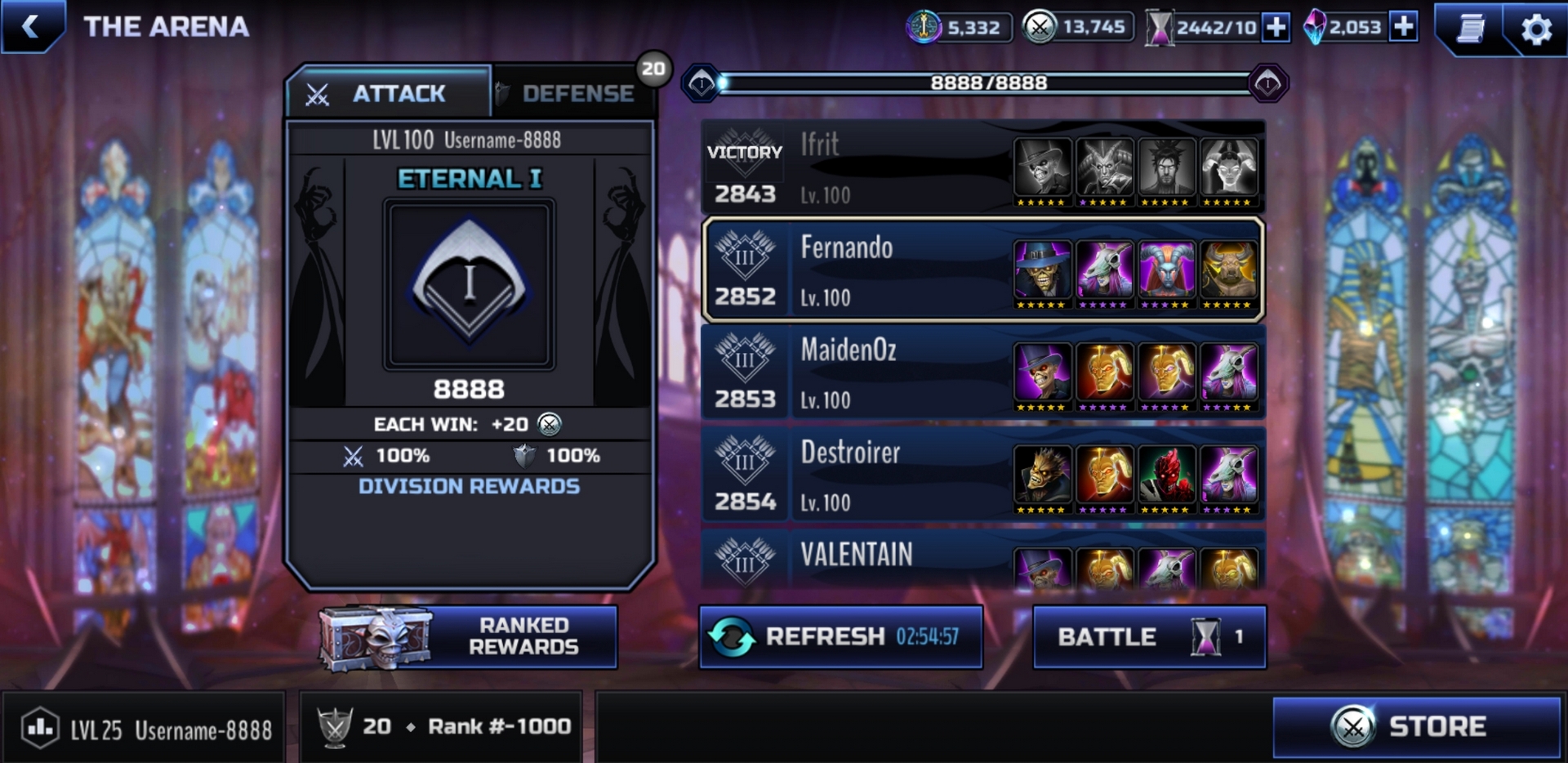
Task: Open the Store
Action: pos(1416,726)
